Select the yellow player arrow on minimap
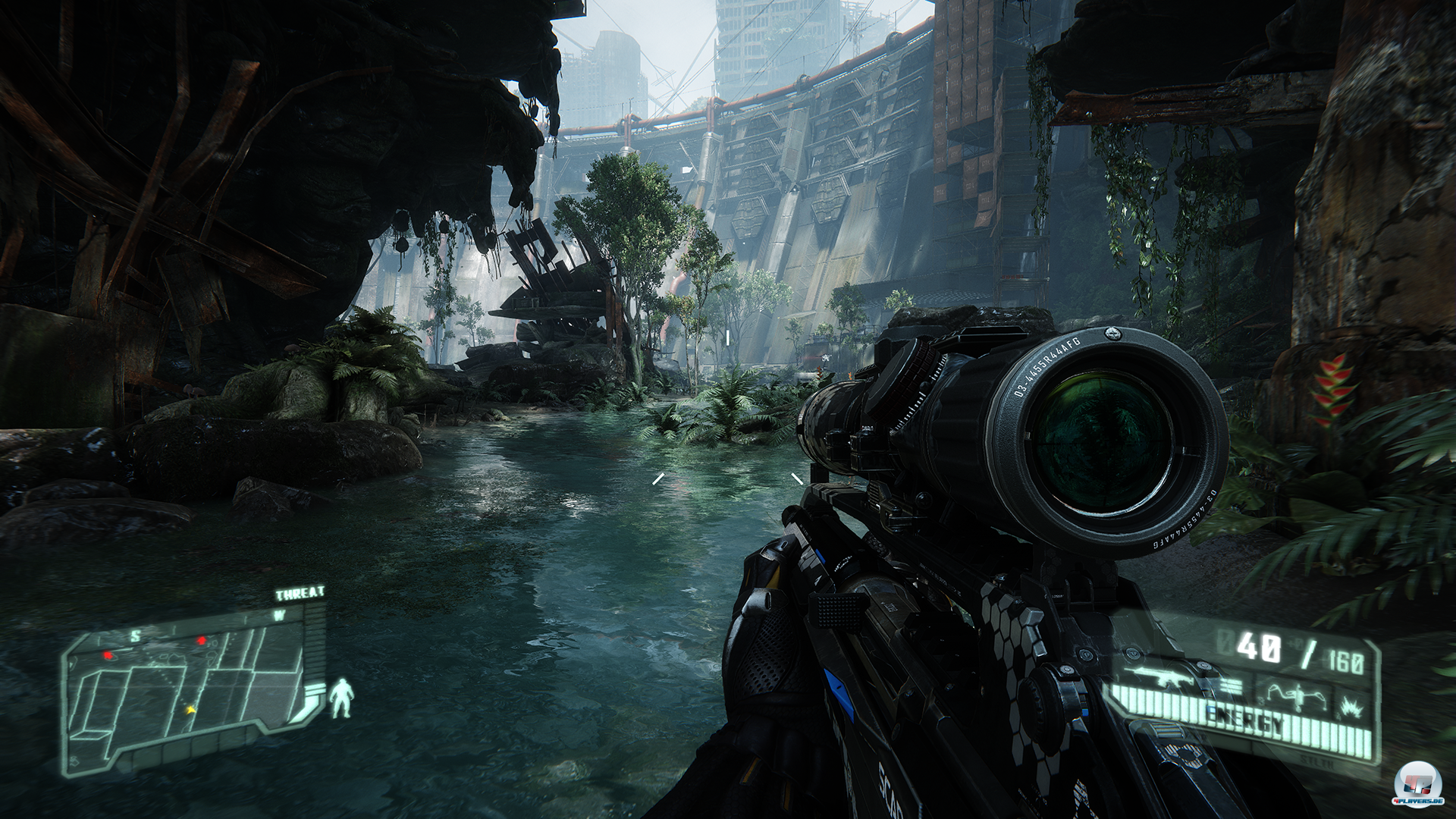1456x819 pixels. click(190, 710)
